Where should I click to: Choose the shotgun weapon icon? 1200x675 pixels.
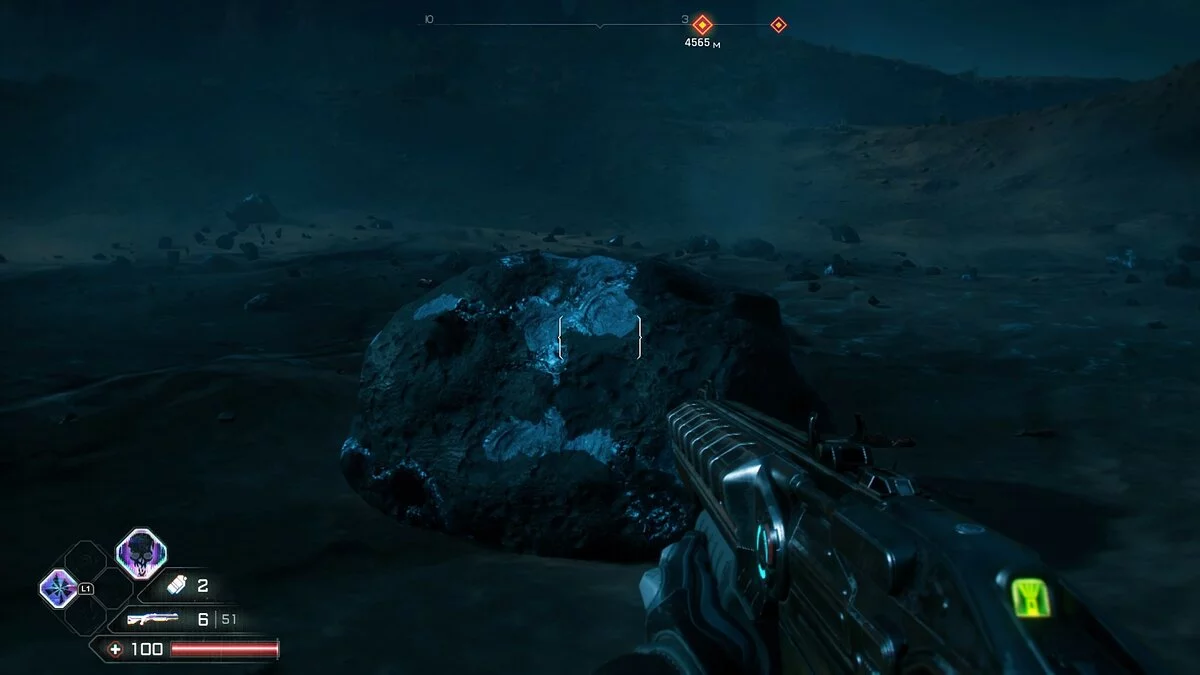coord(153,619)
